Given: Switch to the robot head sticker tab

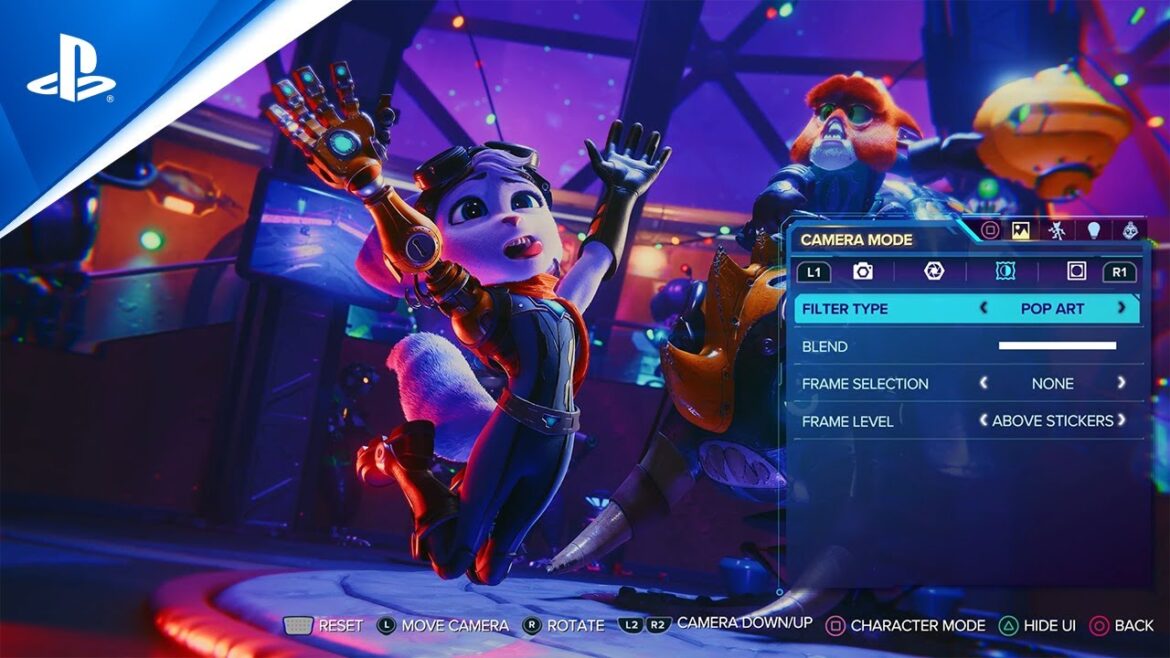Looking at the screenshot, I should tap(1131, 231).
